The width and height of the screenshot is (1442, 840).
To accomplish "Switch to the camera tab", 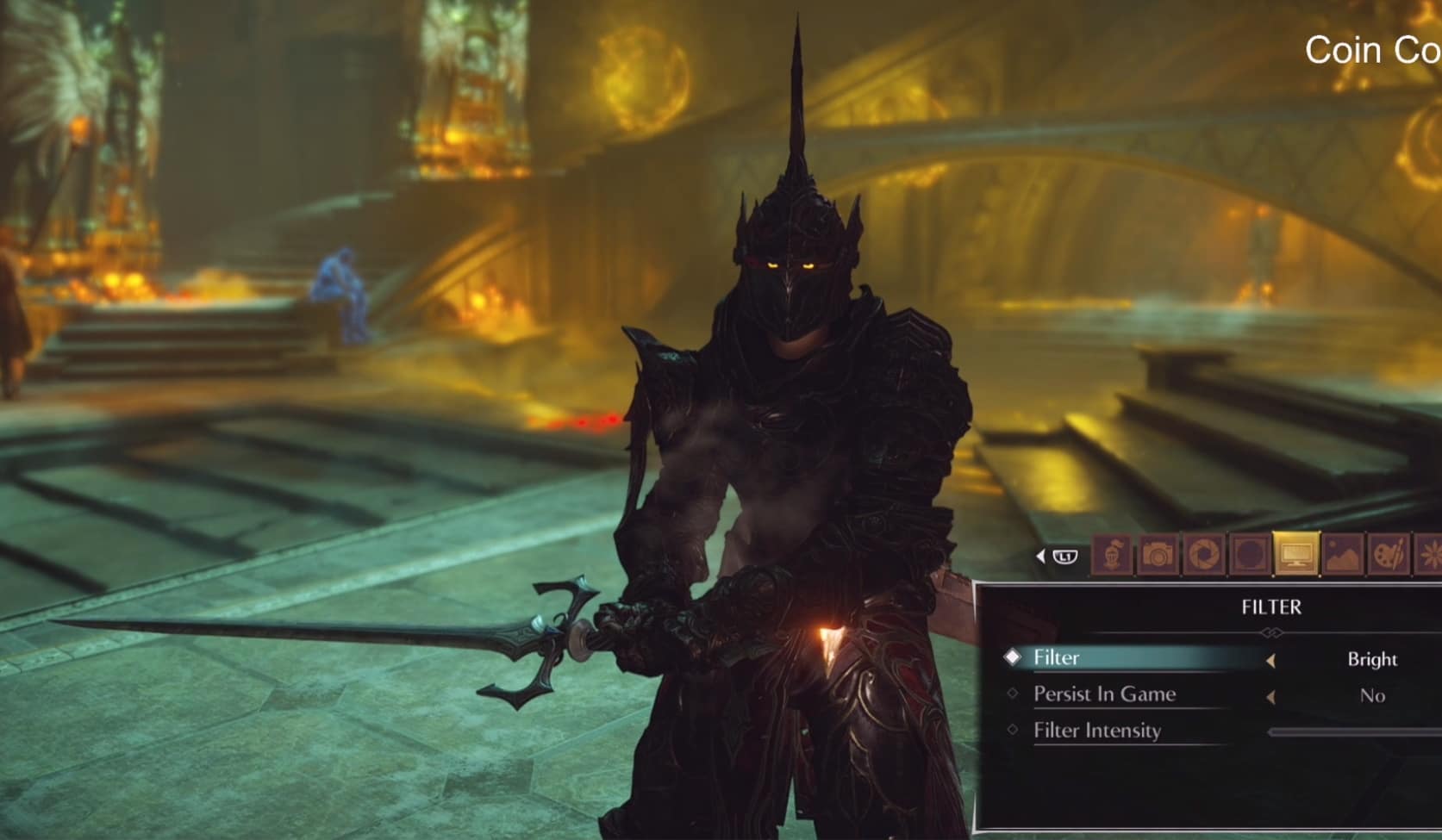I will (1158, 555).
